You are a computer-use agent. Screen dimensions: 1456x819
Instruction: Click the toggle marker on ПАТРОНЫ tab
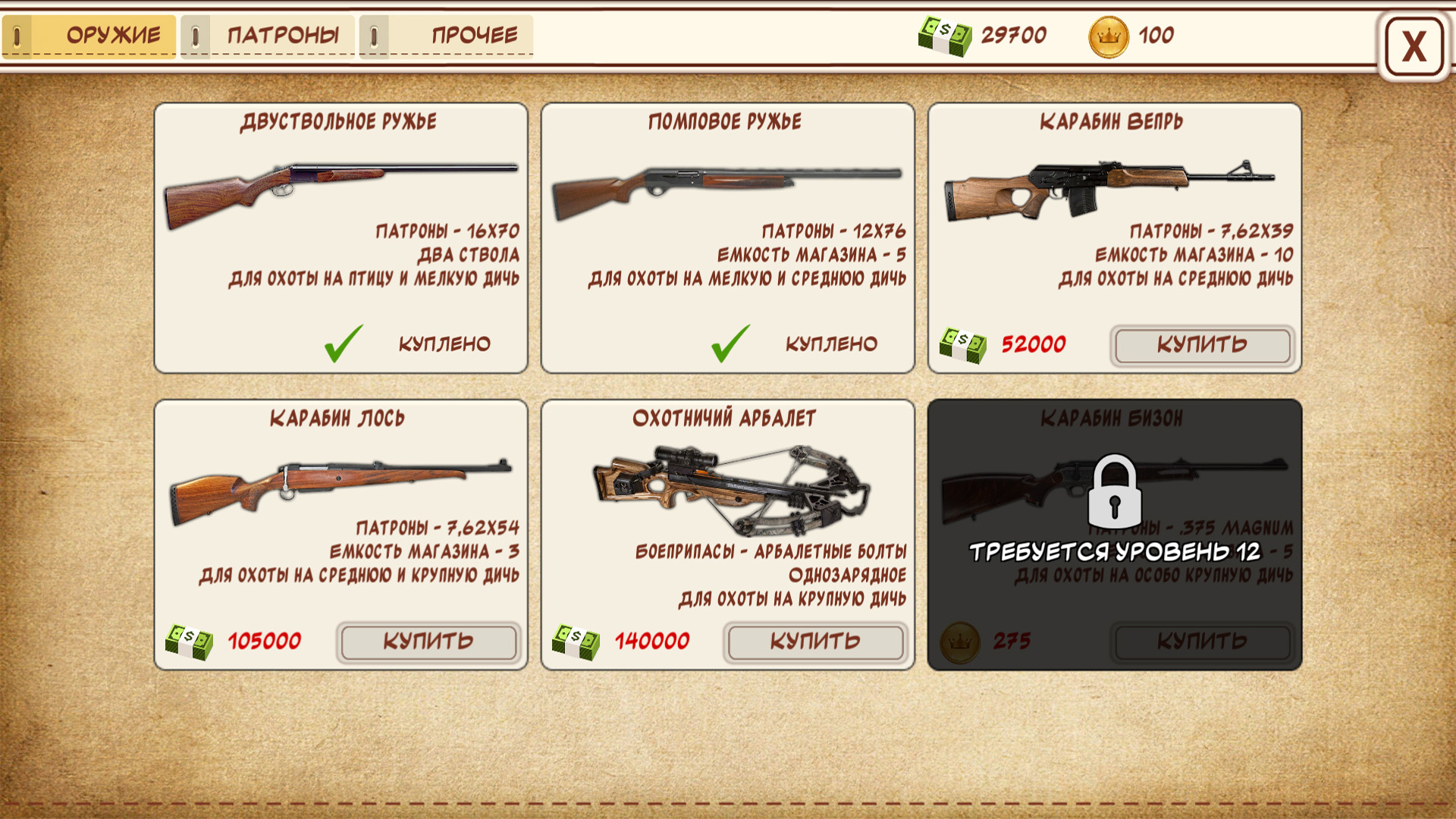click(195, 35)
